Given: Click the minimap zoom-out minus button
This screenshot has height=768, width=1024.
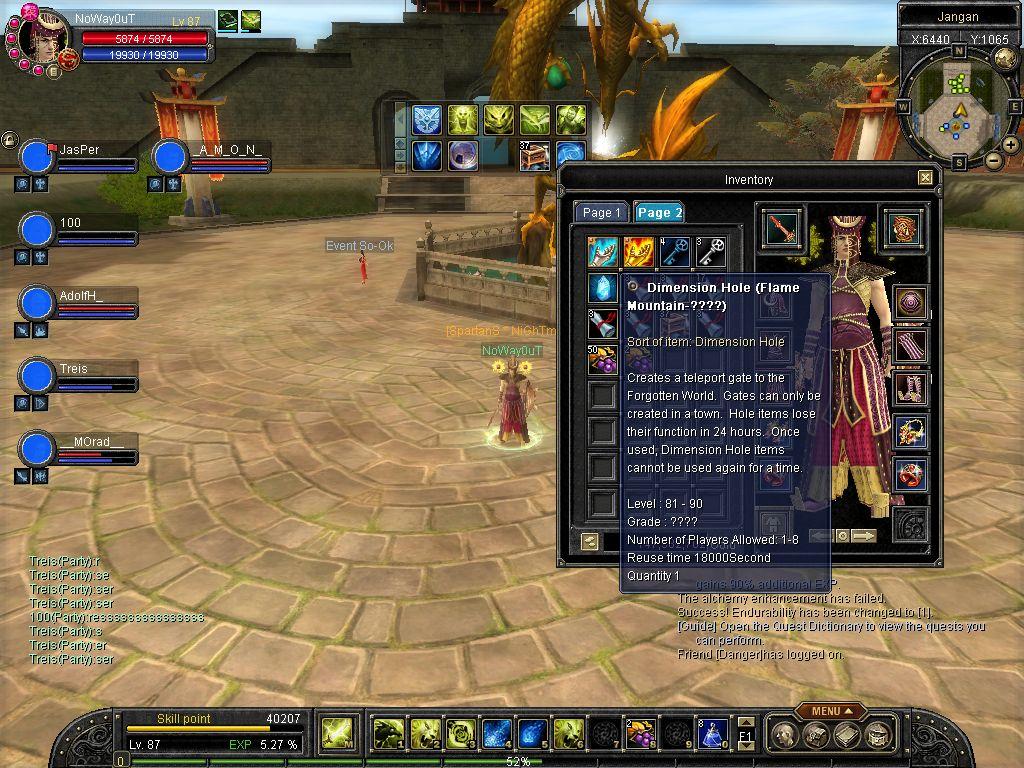Looking at the screenshot, I should coord(993,160).
